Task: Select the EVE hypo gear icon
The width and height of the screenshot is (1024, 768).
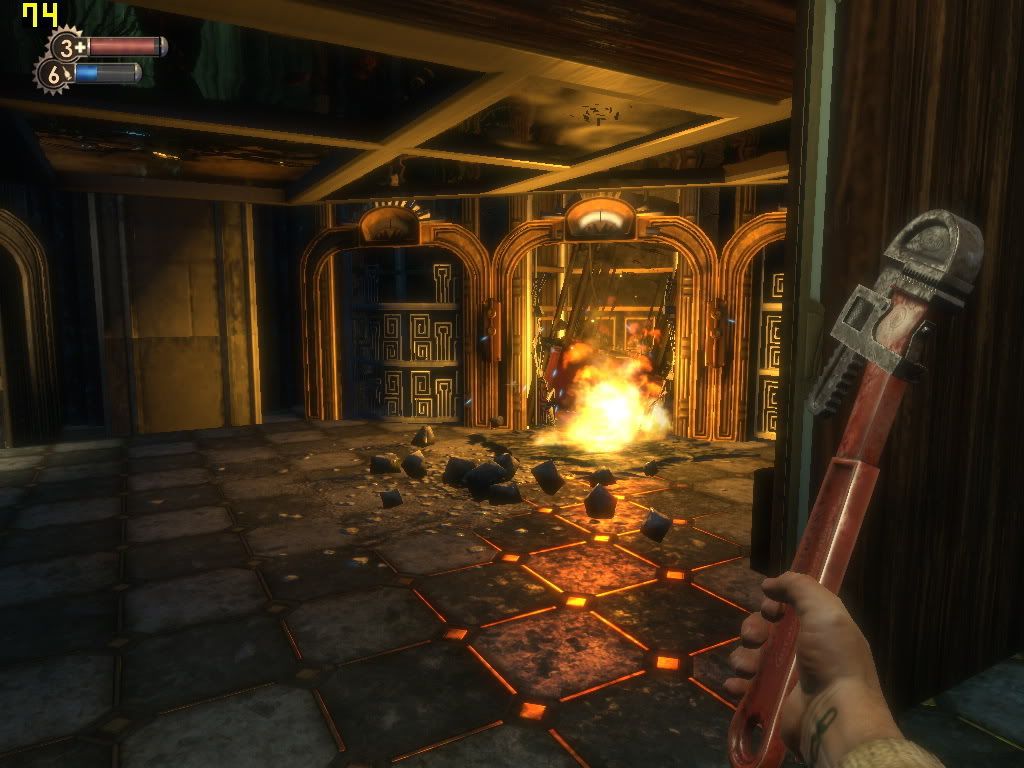Action: click(x=54, y=74)
